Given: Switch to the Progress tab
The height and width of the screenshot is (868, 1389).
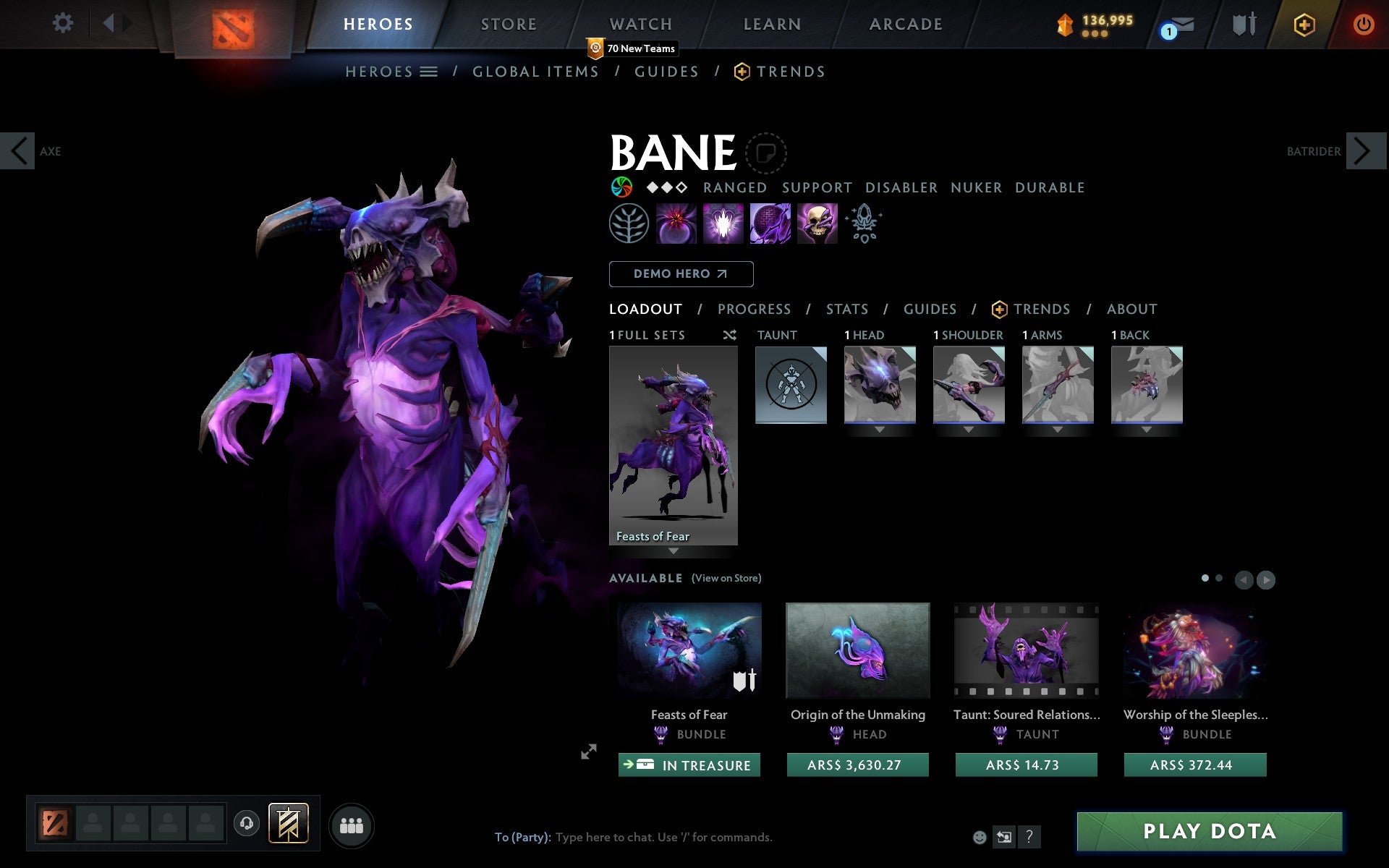Looking at the screenshot, I should coord(754,309).
